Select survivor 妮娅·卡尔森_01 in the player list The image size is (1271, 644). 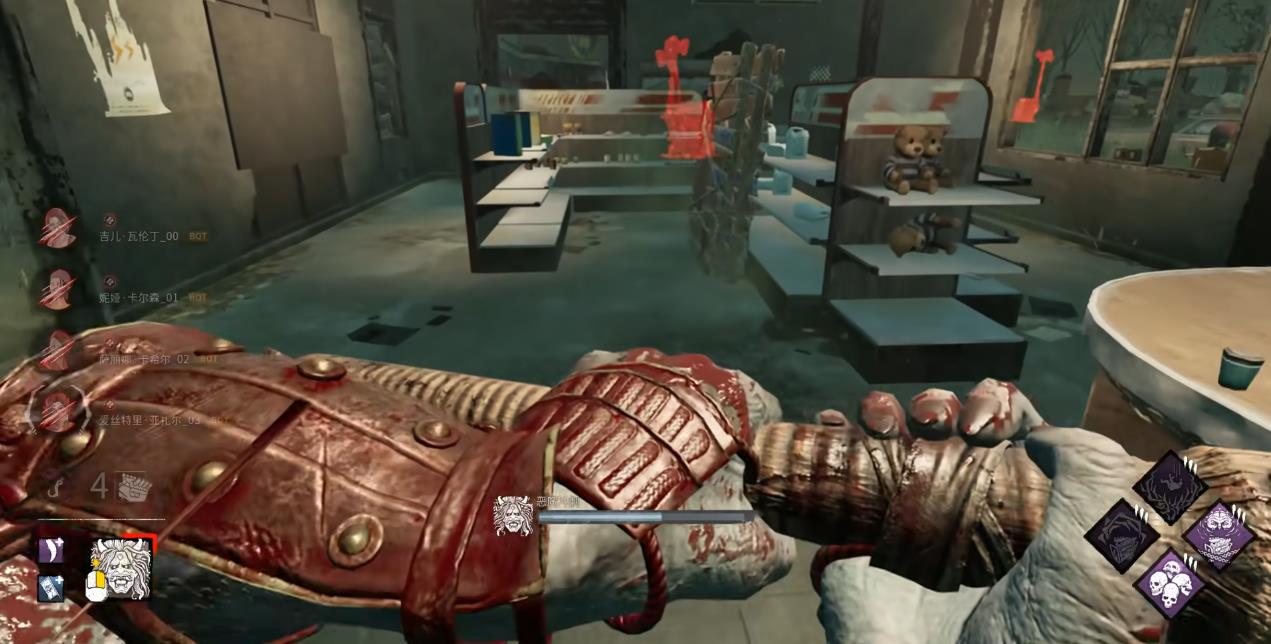pyautogui.click(x=138, y=297)
